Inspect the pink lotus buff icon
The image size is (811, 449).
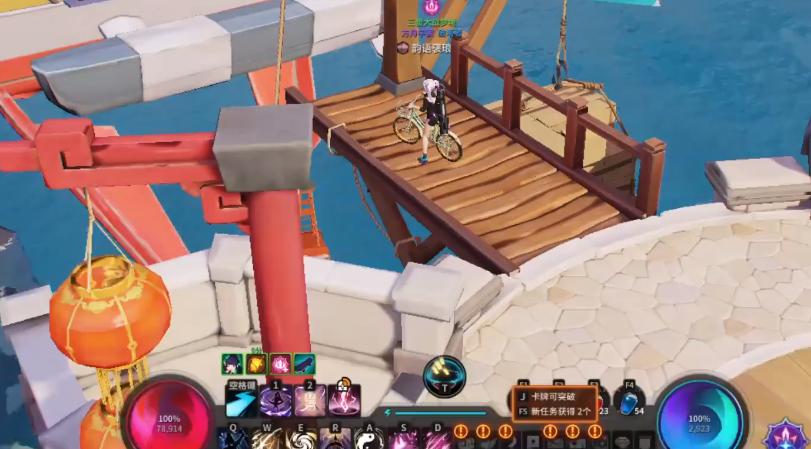279,363
